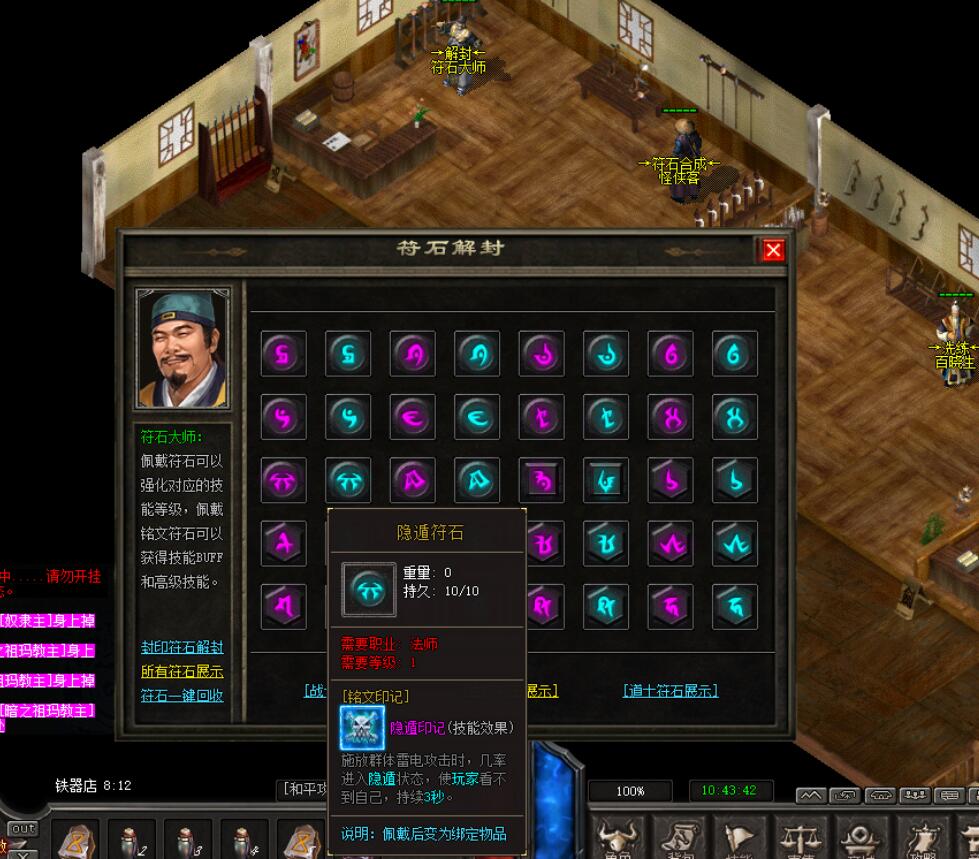
Task: Open the 道士符石展示 link
Action: click(x=670, y=691)
